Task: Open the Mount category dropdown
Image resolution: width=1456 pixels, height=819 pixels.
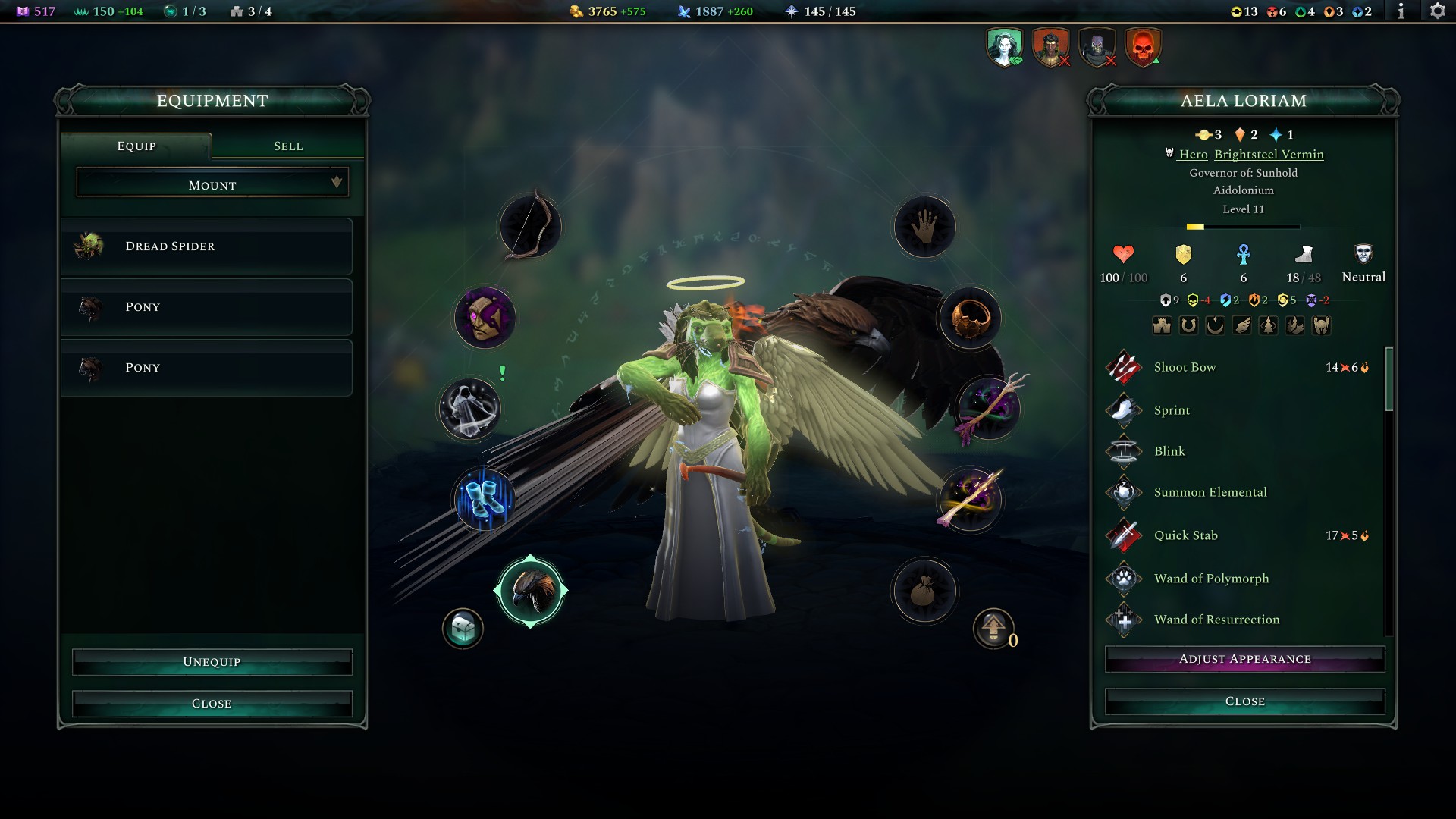Action: (x=212, y=184)
